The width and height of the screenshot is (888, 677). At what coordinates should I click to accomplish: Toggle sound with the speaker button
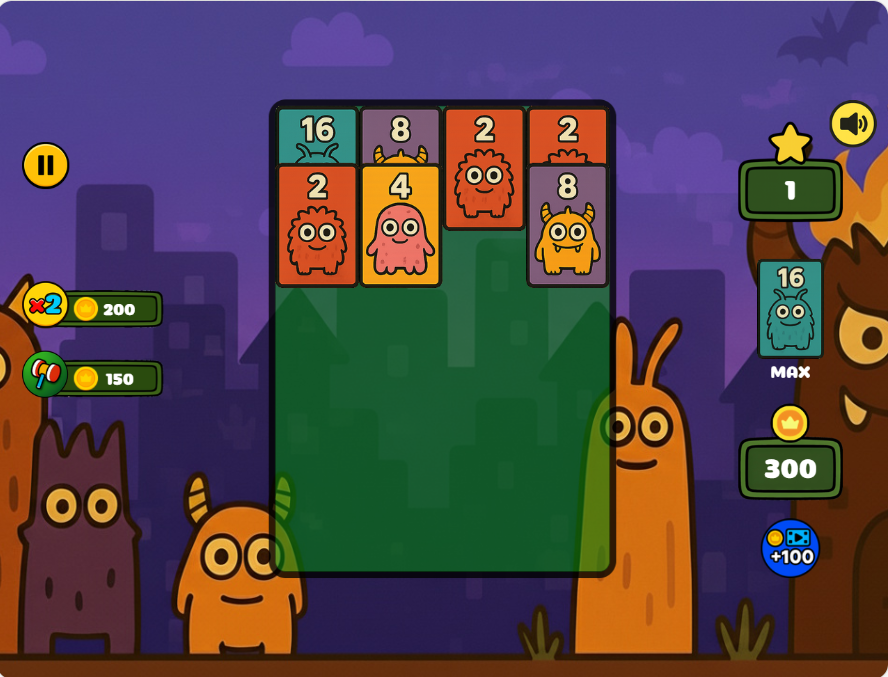click(x=852, y=124)
